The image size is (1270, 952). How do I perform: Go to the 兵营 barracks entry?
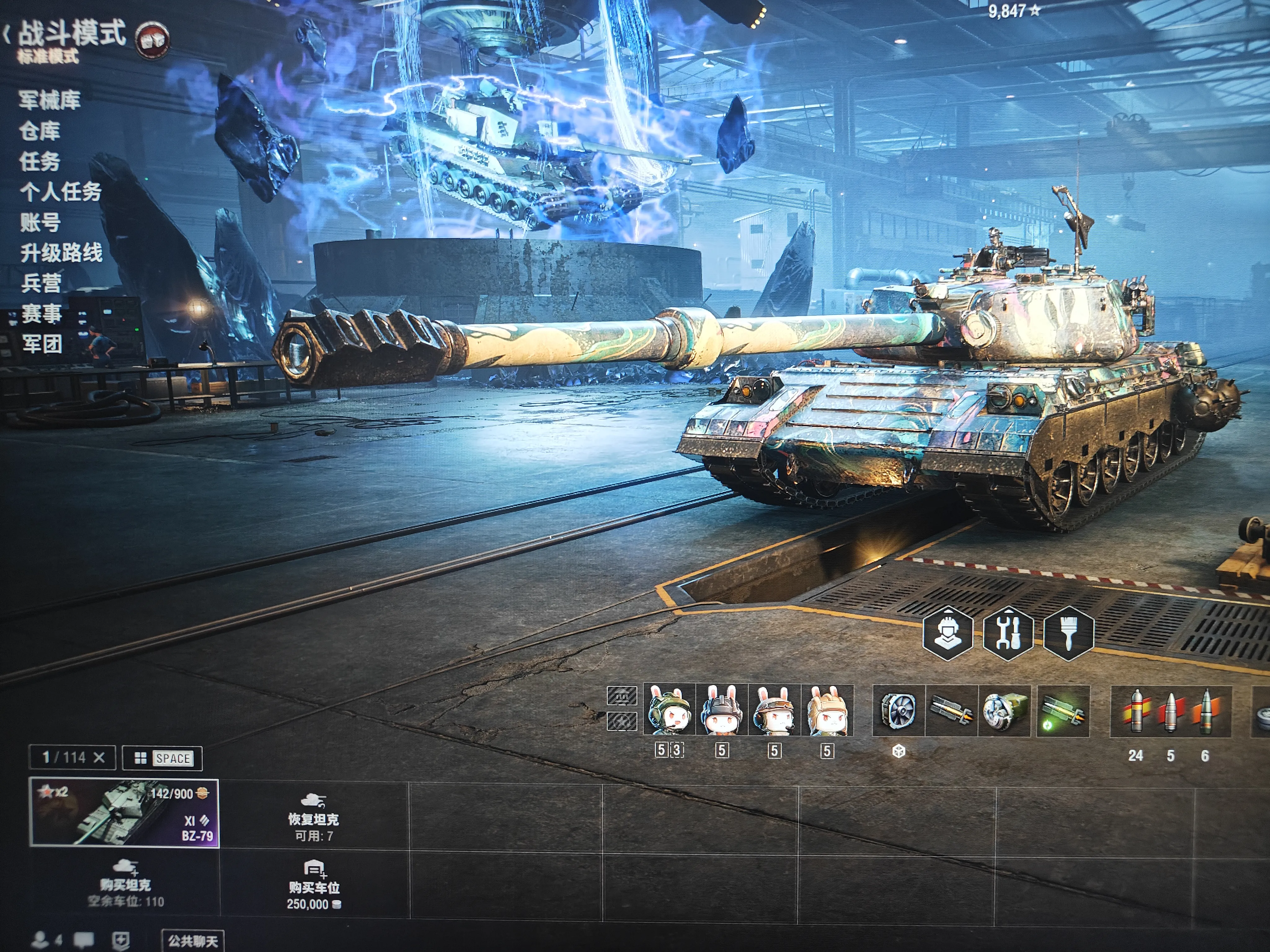click(41, 284)
